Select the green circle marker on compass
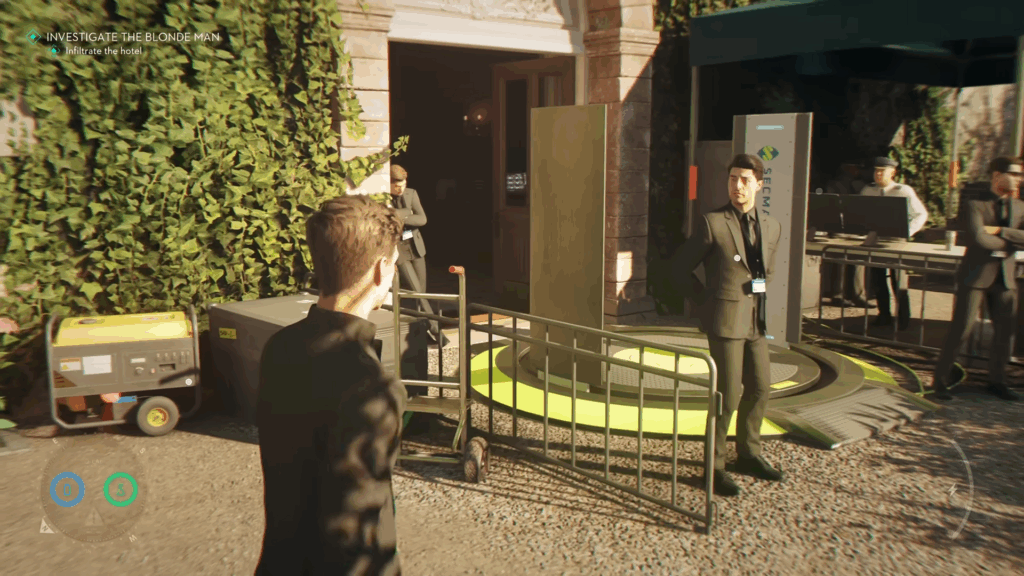The width and height of the screenshot is (1024, 576). pyautogui.click(x=121, y=489)
